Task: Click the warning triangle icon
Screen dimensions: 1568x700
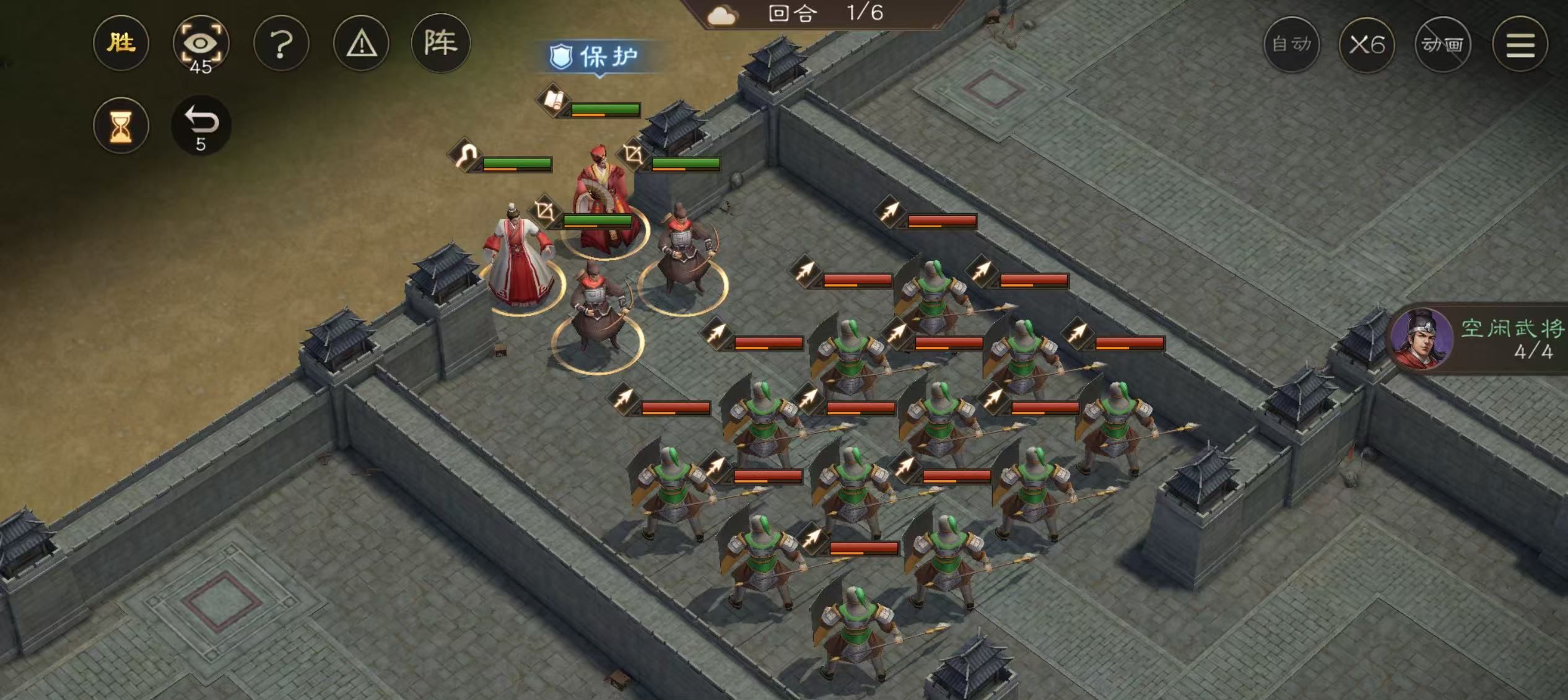Action: (x=363, y=43)
